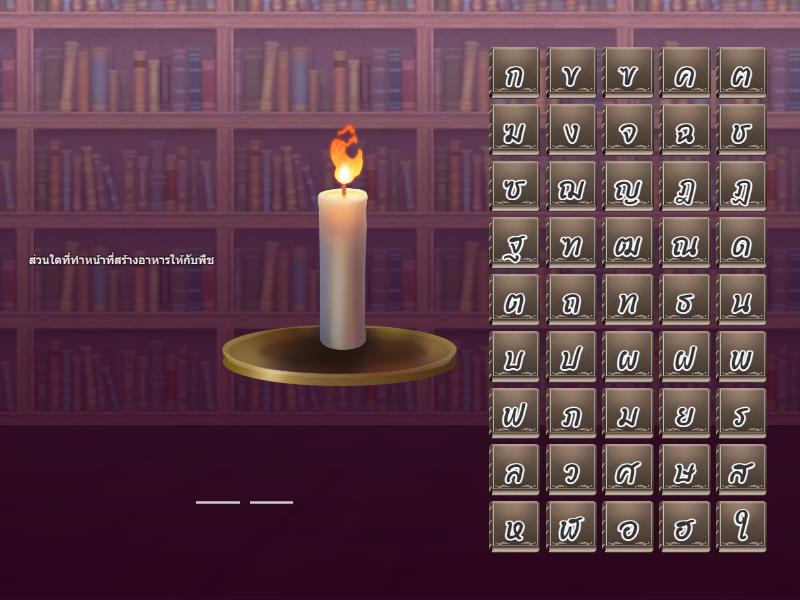Screen dimensions: 800x600
Task: Click the ง letter tile
Action: pyautogui.click(x=571, y=129)
